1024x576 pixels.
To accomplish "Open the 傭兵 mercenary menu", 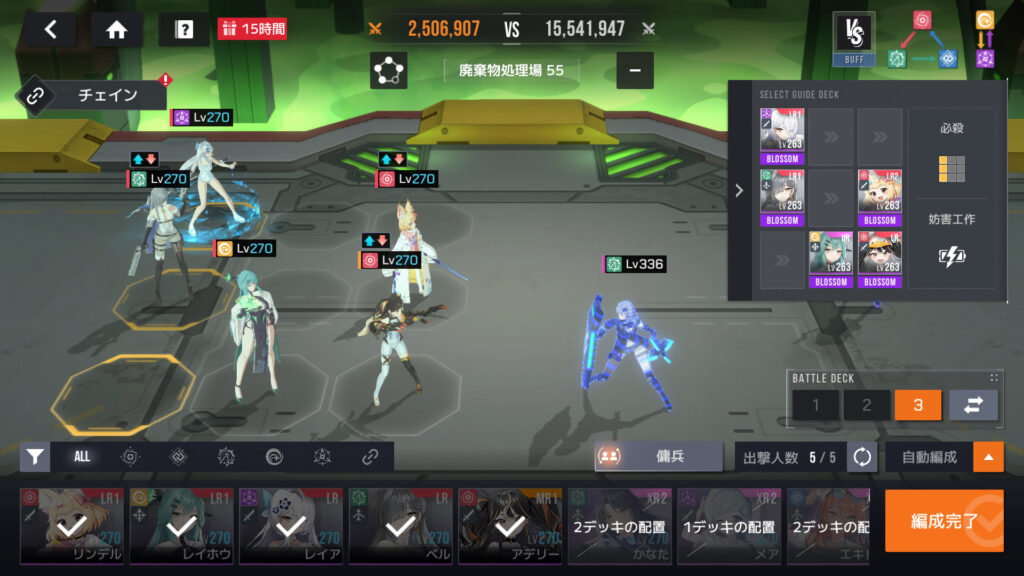I will click(659, 456).
